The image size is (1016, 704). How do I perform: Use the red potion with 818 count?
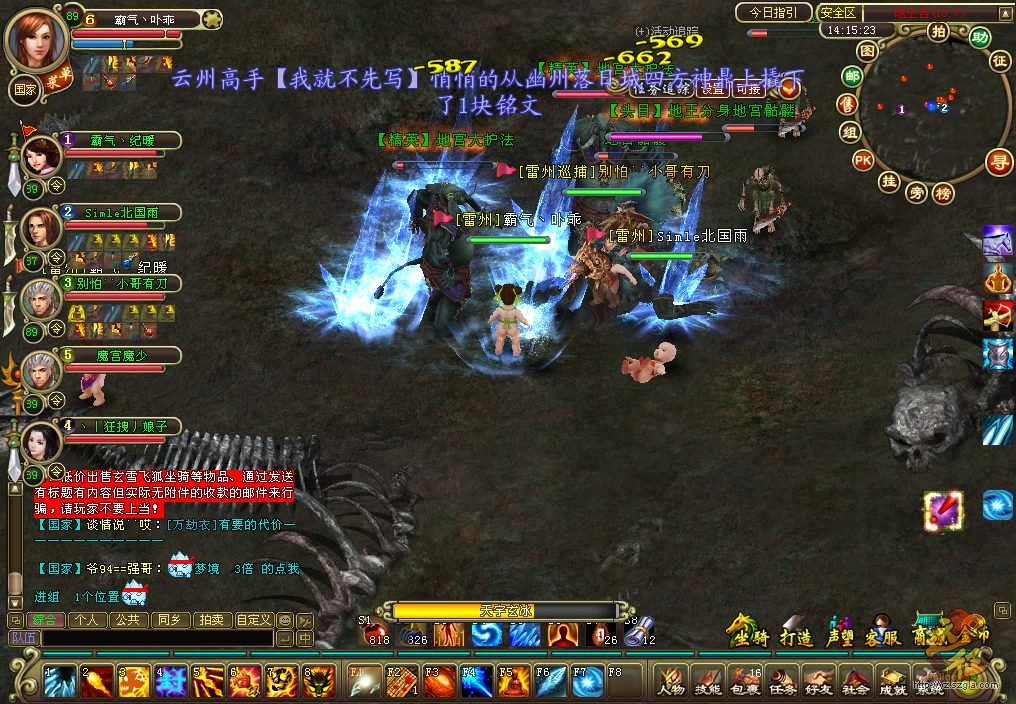click(376, 632)
